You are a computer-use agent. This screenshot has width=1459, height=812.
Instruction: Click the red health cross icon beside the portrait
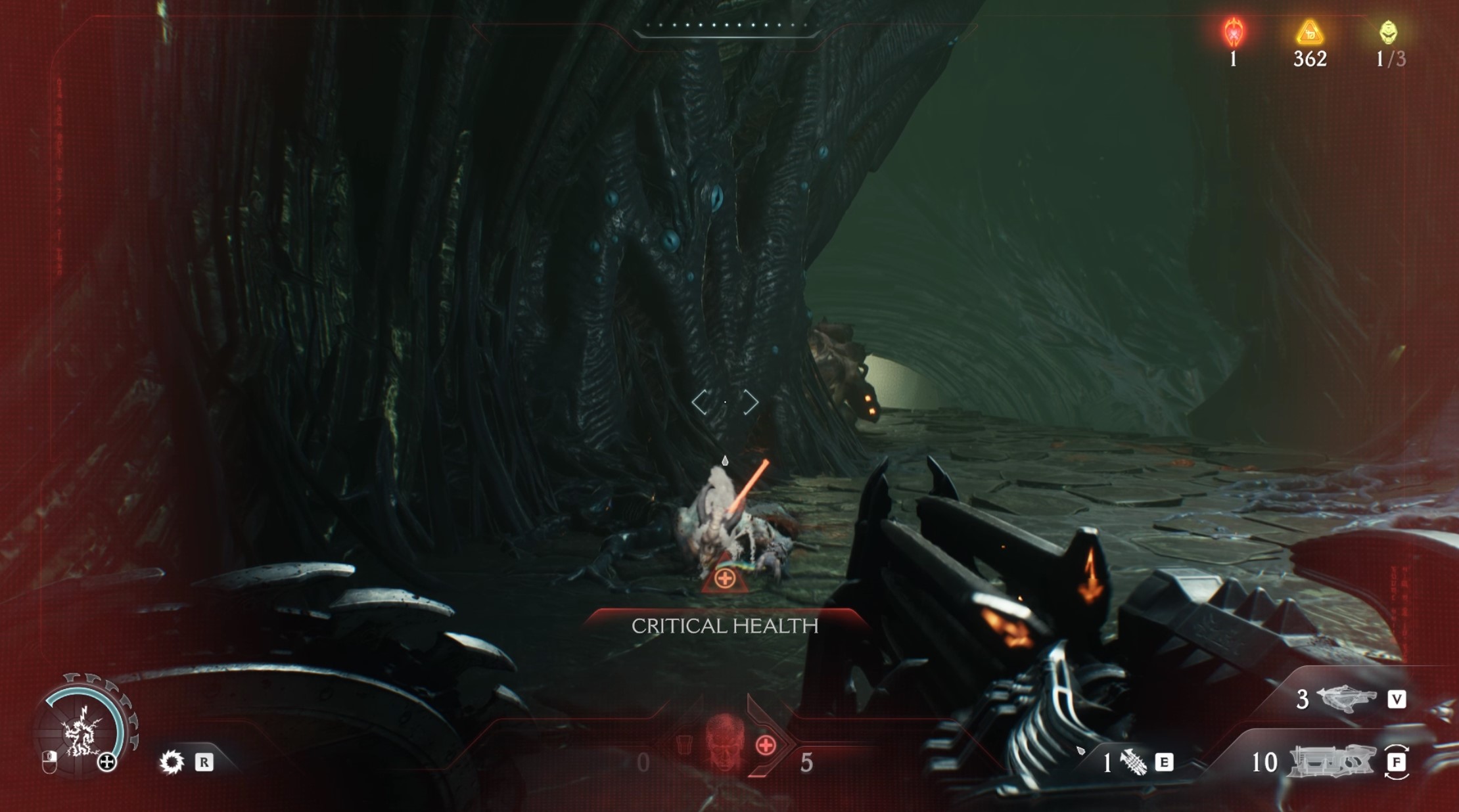[766, 746]
